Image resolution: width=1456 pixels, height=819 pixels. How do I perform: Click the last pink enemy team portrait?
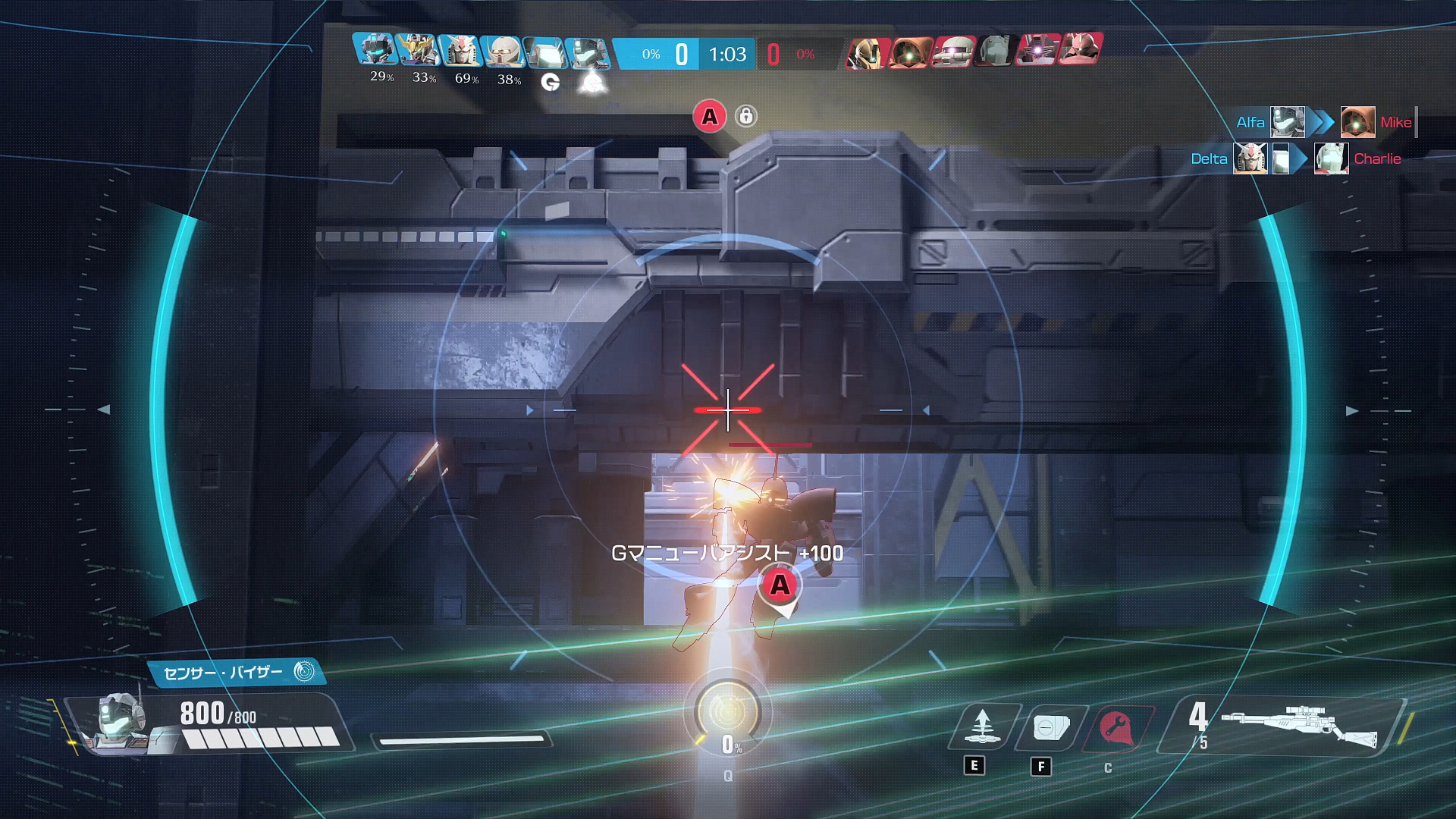click(1081, 50)
